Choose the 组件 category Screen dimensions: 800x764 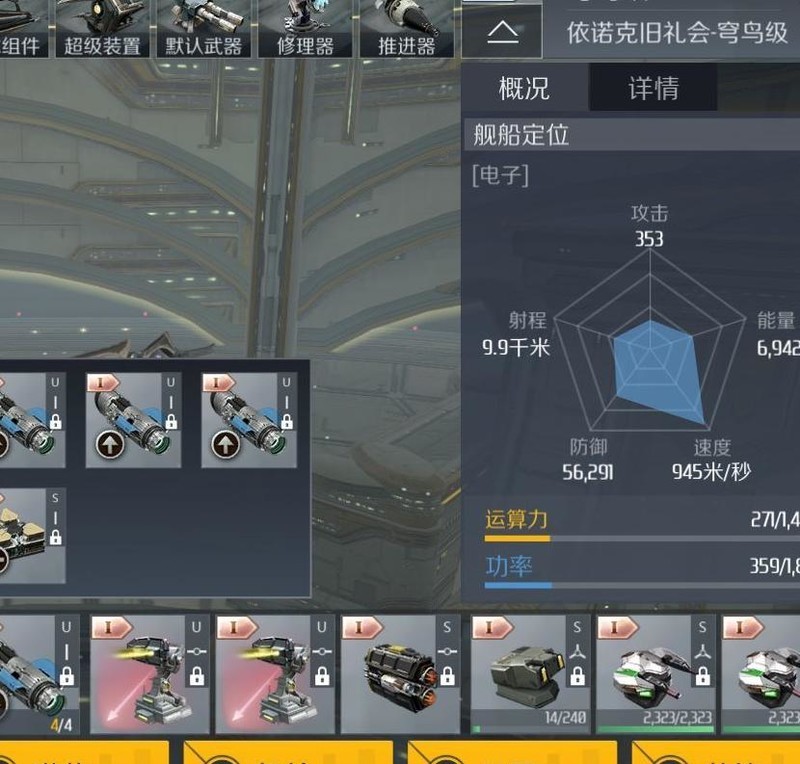(22, 29)
